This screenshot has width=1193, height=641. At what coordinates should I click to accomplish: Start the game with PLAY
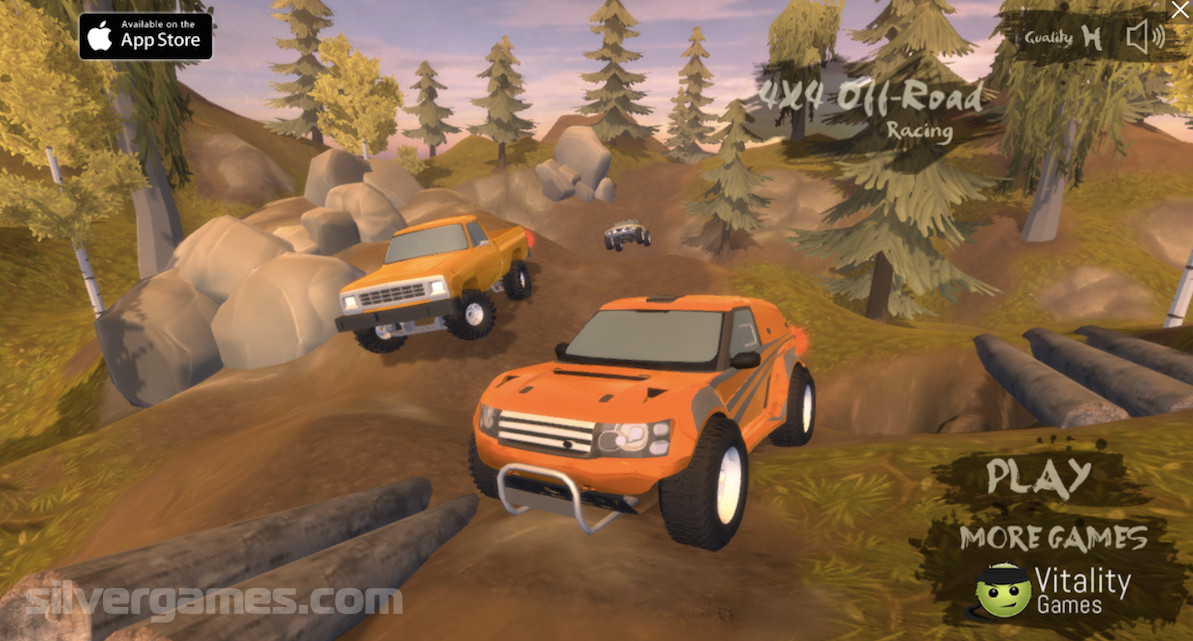pos(1038,476)
